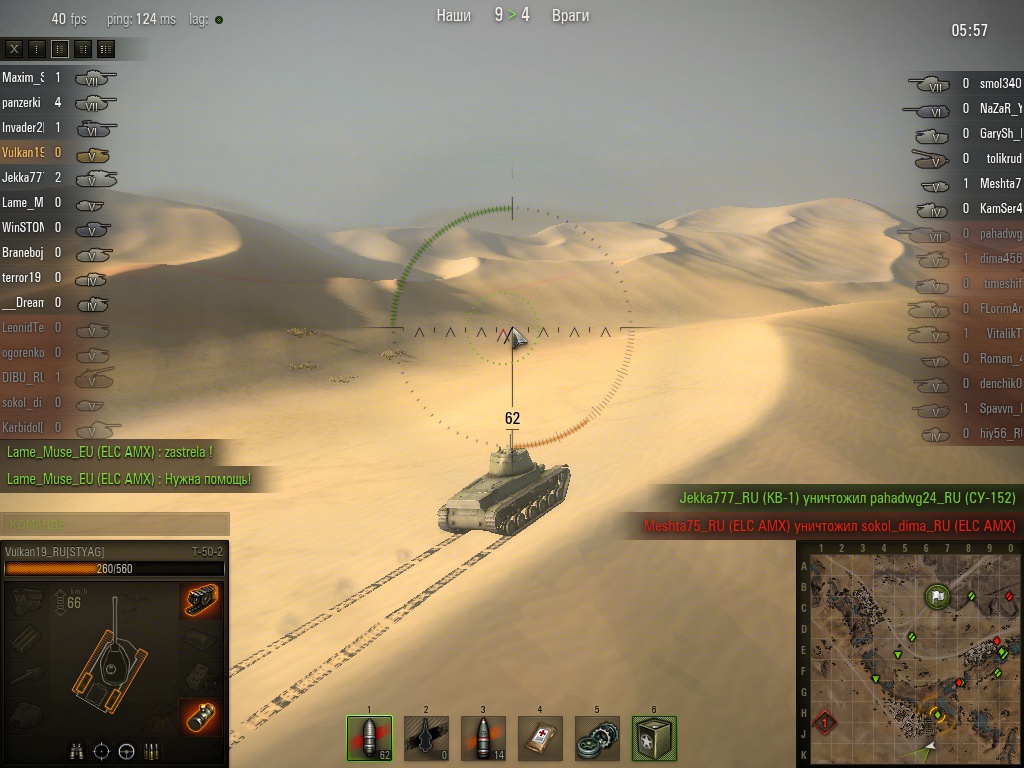Click the crosshair gunner crew icon
This screenshot has width=1024, height=768.
[101, 751]
